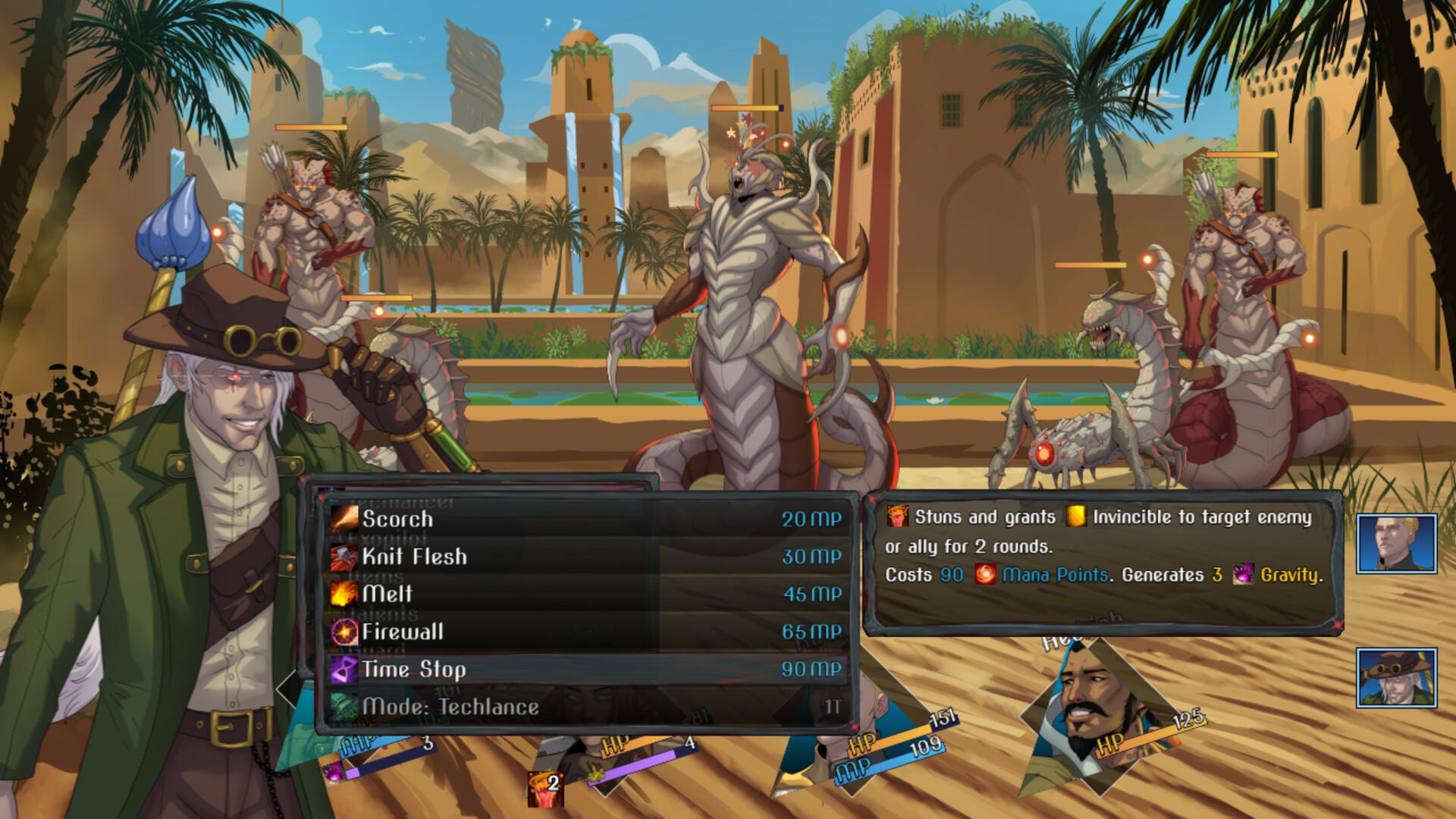Select the Scorch flame icon

pyautogui.click(x=345, y=518)
